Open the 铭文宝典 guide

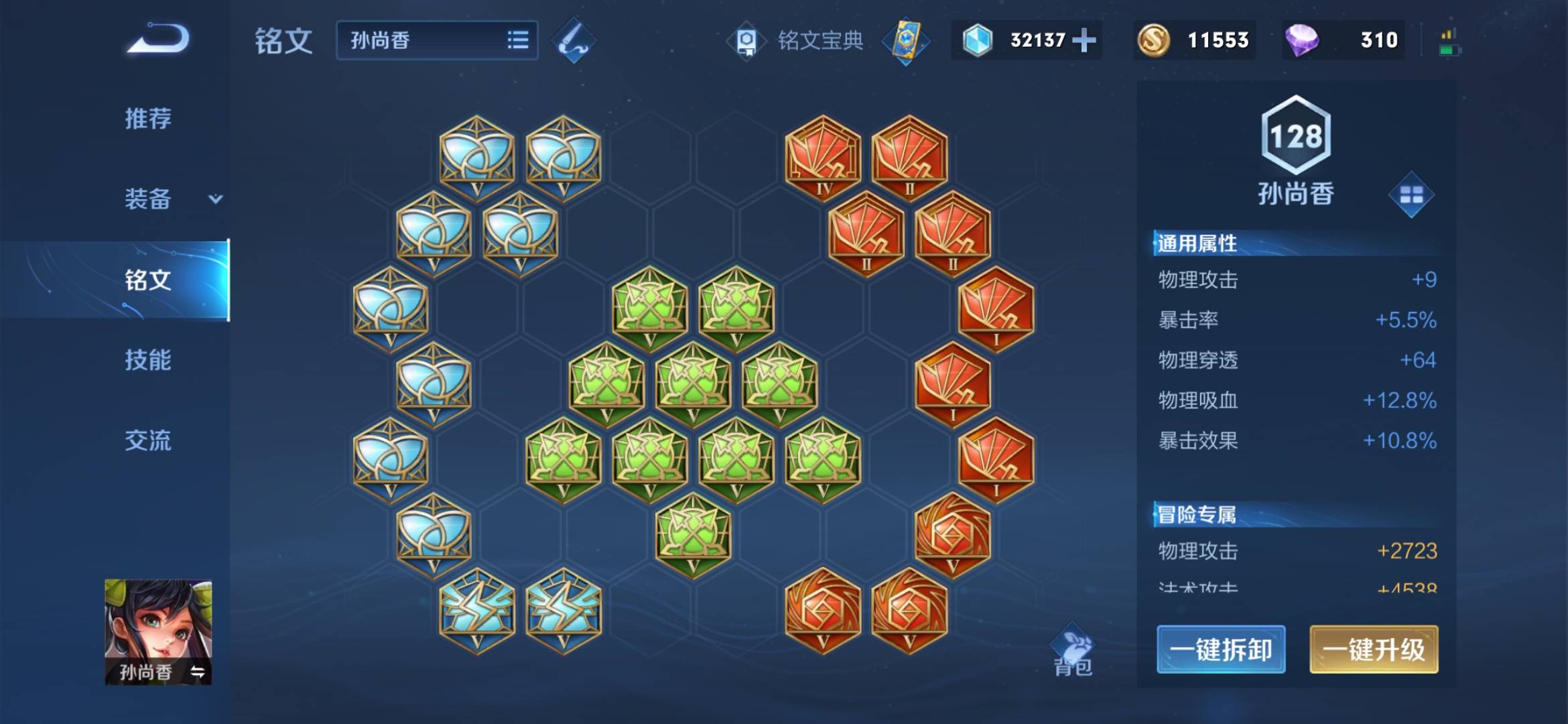[x=797, y=41]
